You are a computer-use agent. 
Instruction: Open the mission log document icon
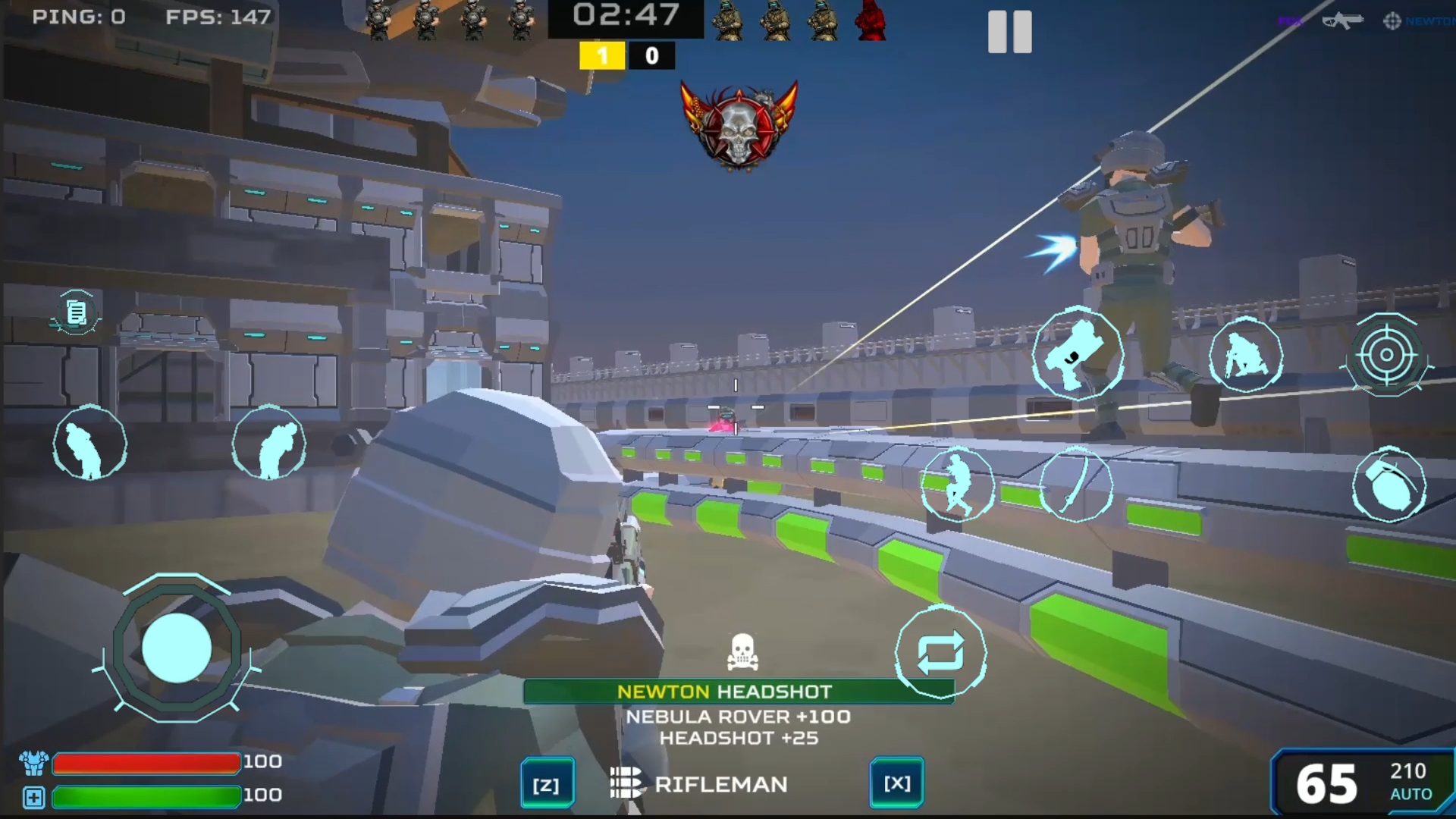click(x=74, y=312)
